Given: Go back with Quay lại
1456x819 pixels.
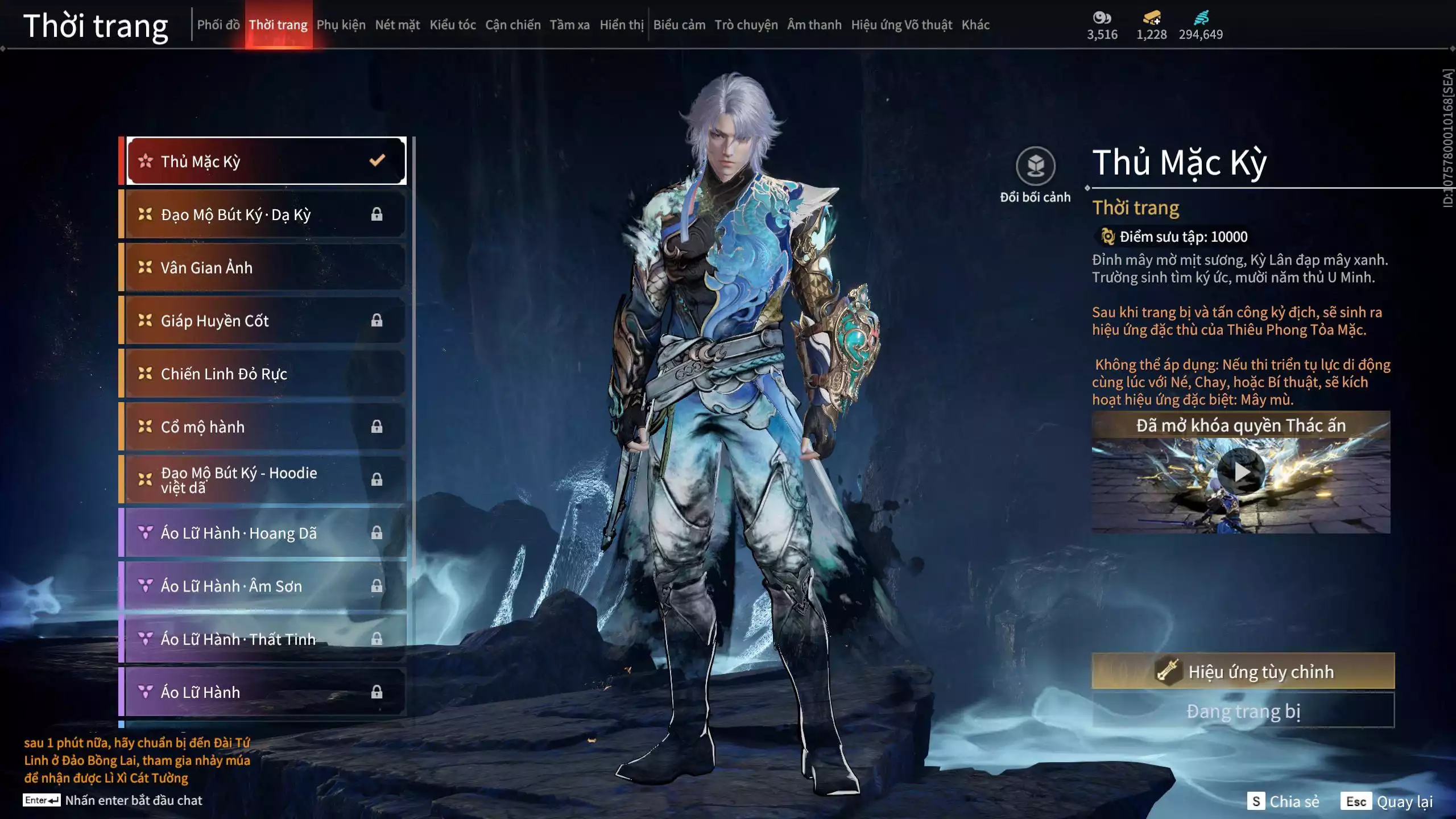Looking at the screenshot, I should 1387,801.
